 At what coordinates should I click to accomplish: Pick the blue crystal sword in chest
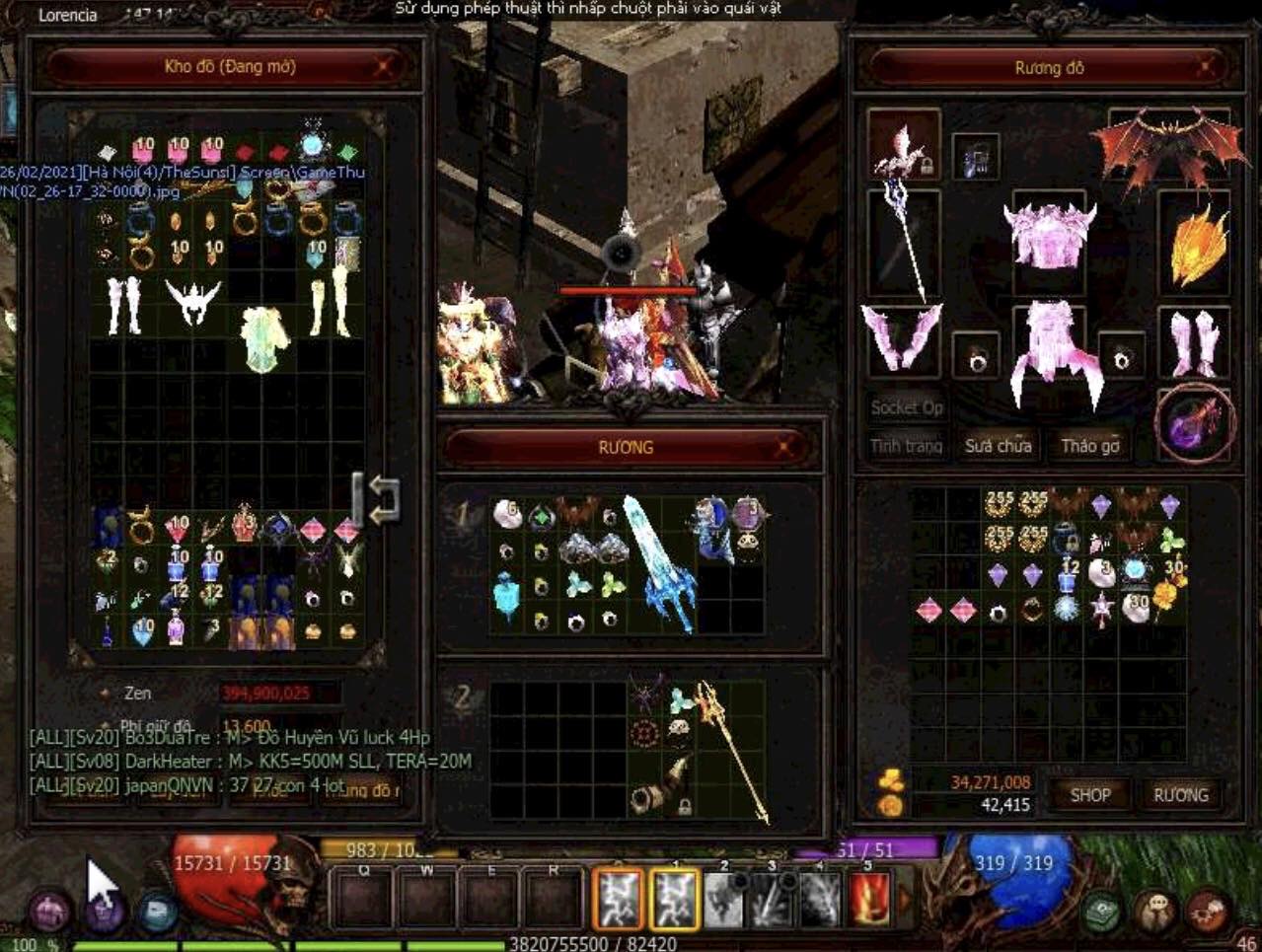click(658, 560)
